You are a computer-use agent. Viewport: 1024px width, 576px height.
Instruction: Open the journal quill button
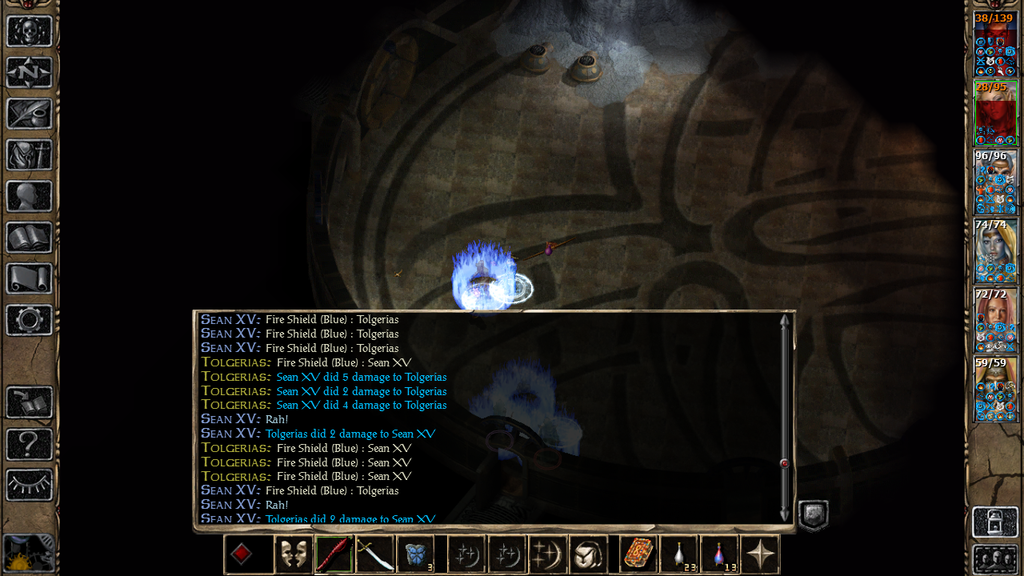(29, 114)
